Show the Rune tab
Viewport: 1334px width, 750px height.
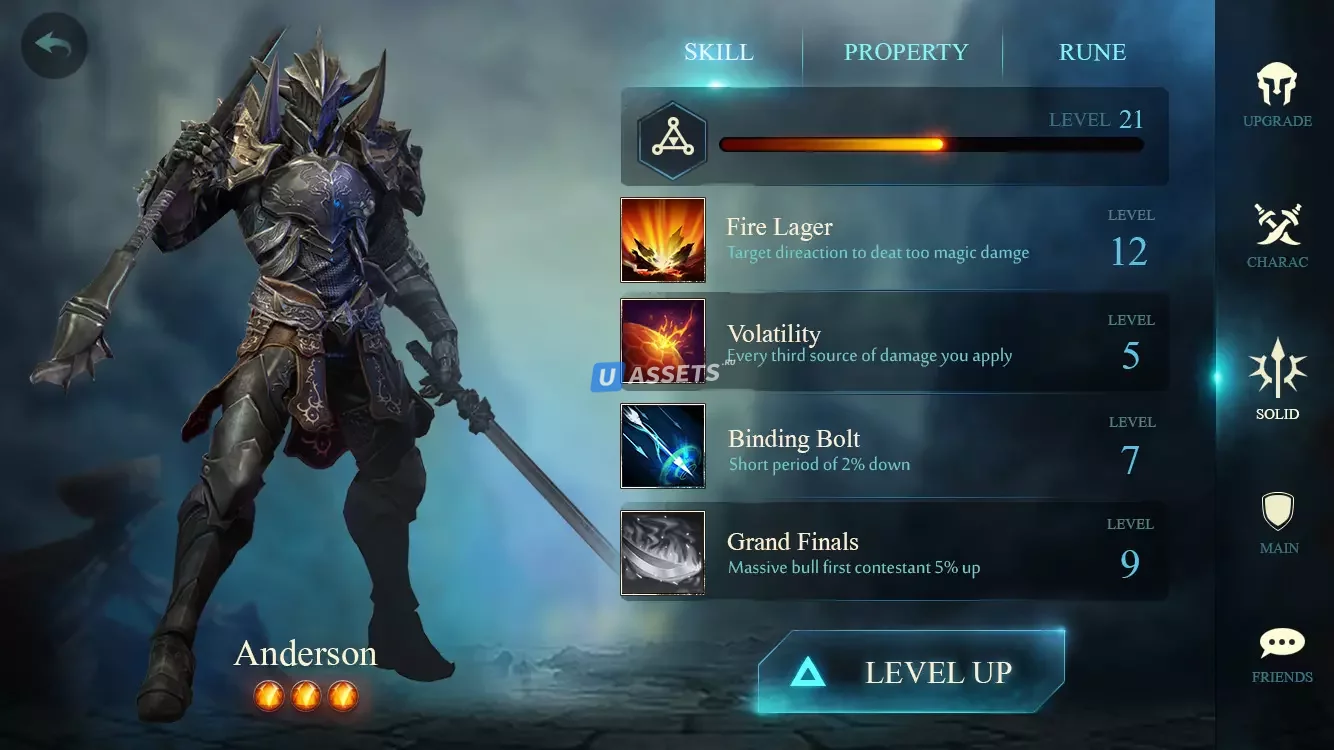1092,52
